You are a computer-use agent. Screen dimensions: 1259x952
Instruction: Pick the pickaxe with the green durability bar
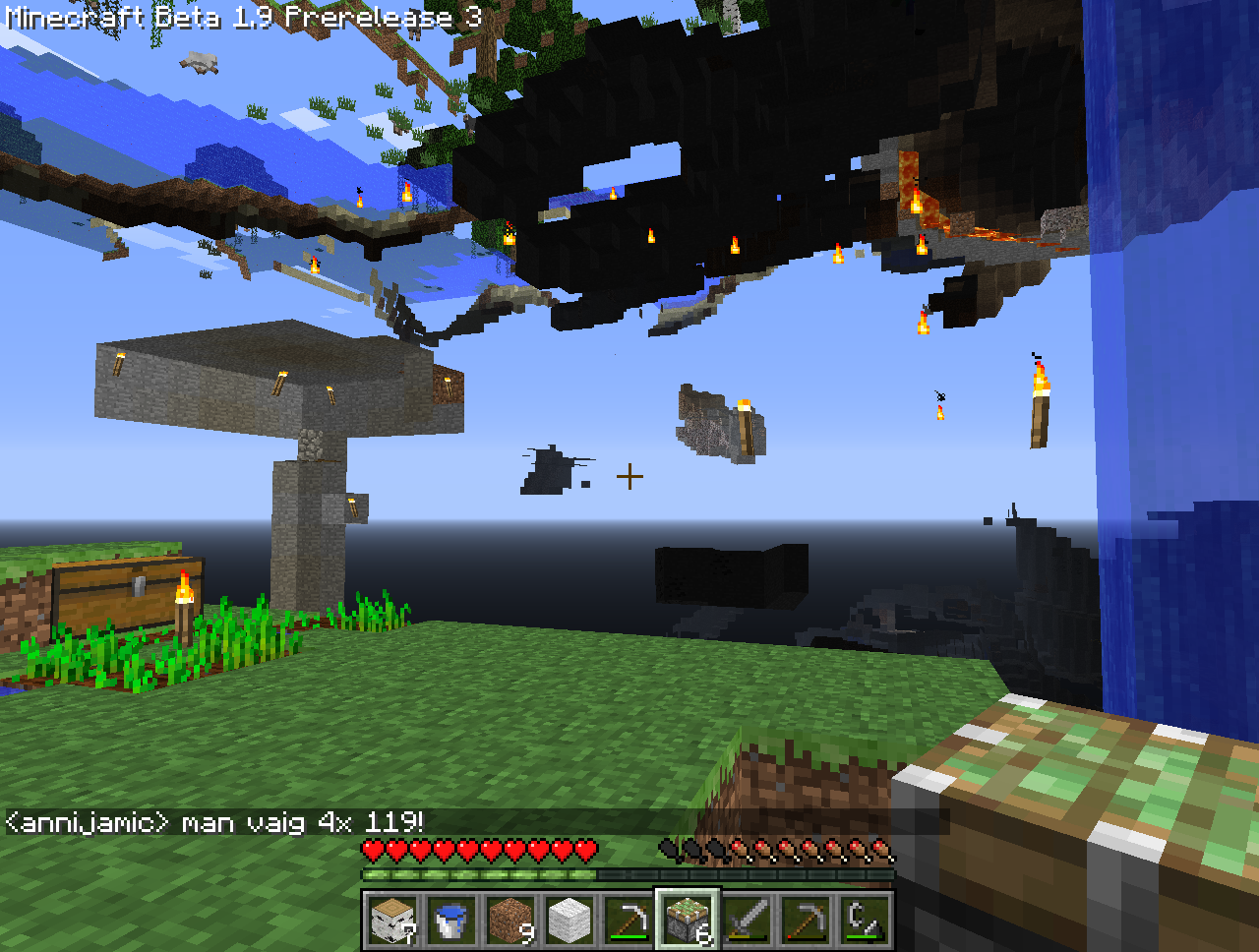pyautogui.click(x=629, y=921)
